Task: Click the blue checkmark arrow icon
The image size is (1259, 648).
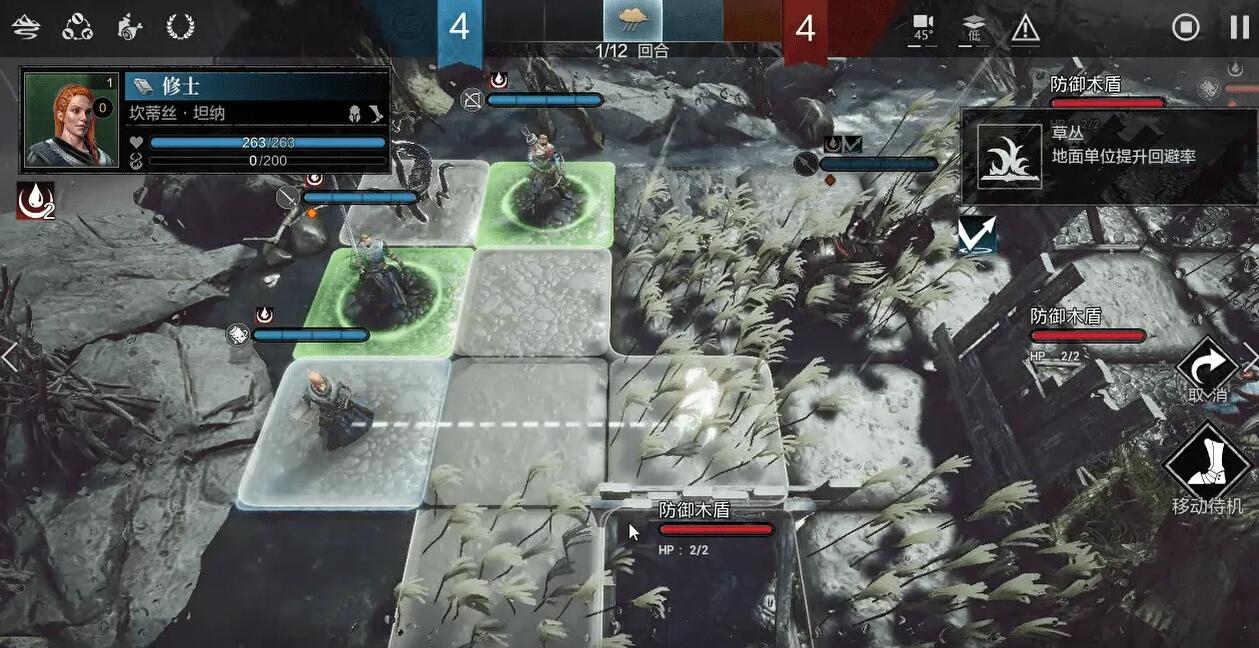Action: [x=977, y=236]
